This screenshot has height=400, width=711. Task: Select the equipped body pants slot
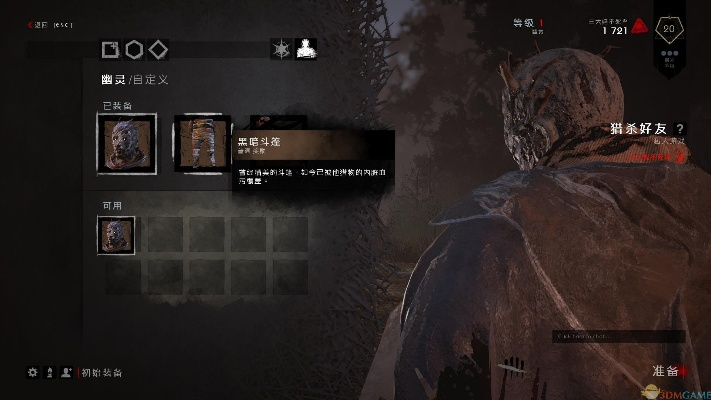pos(203,143)
